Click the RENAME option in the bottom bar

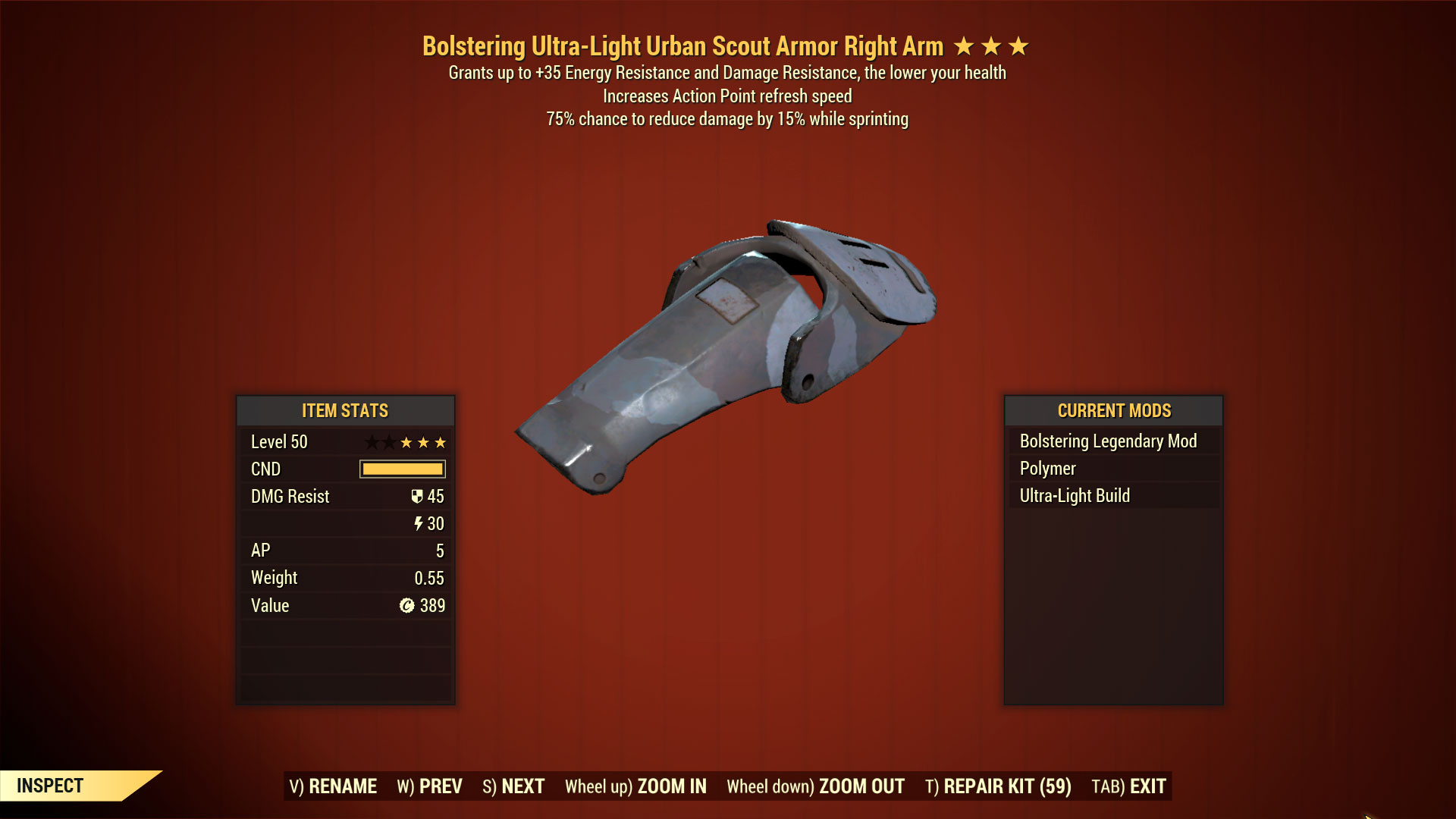coord(333,786)
